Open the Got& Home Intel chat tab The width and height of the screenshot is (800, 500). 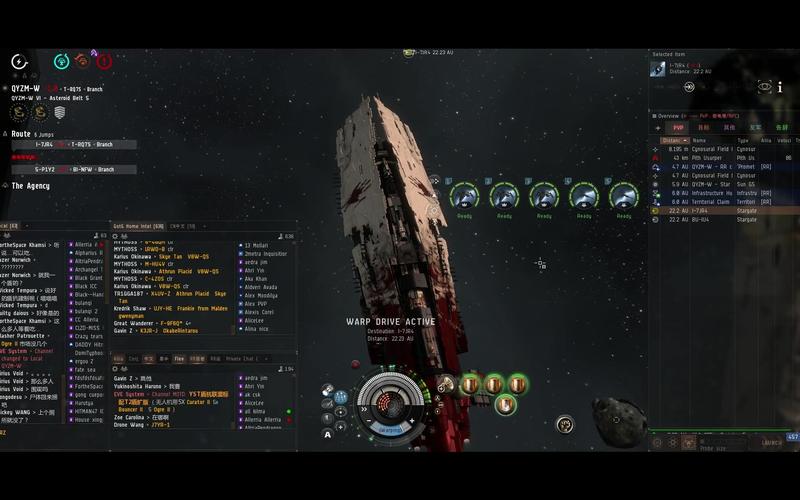click(x=138, y=227)
